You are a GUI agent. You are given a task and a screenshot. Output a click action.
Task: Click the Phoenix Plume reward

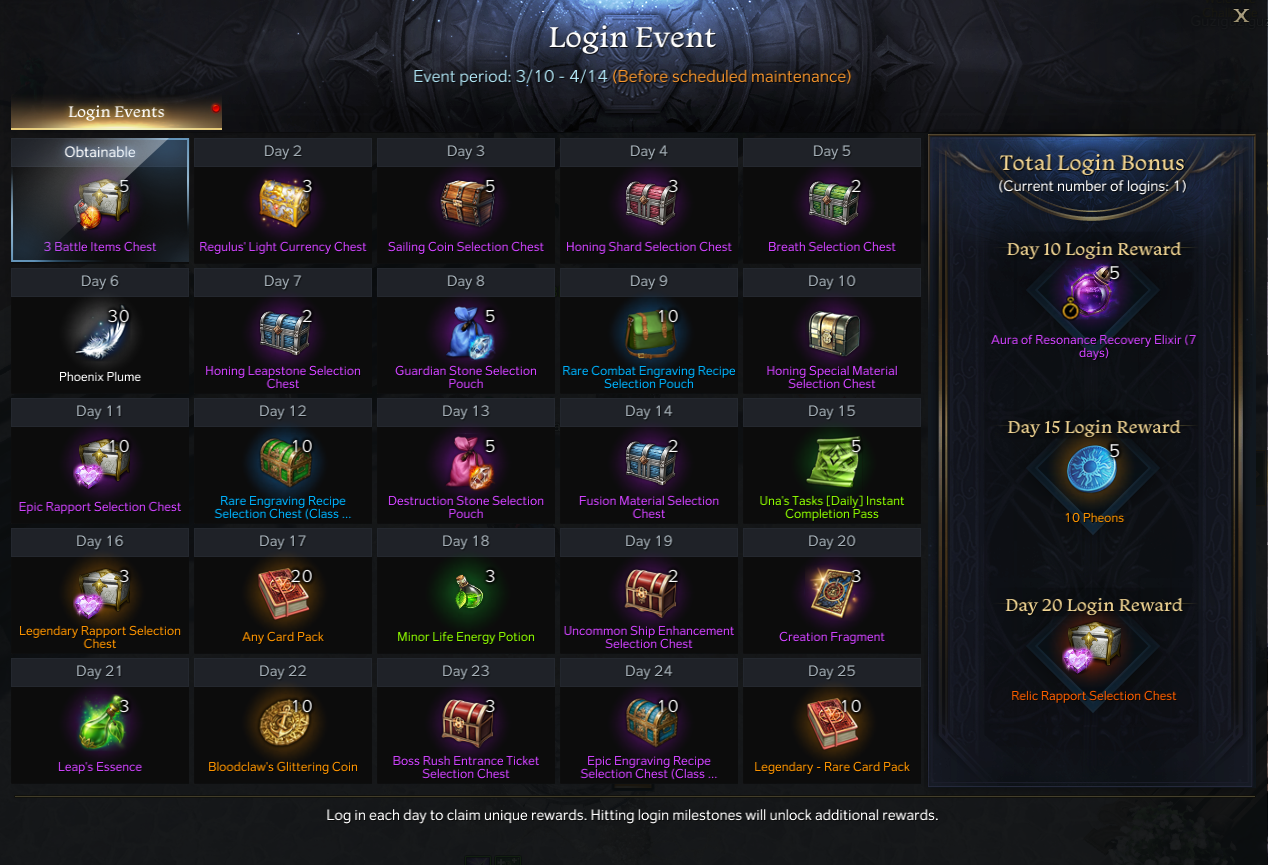(x=99, y=335)
